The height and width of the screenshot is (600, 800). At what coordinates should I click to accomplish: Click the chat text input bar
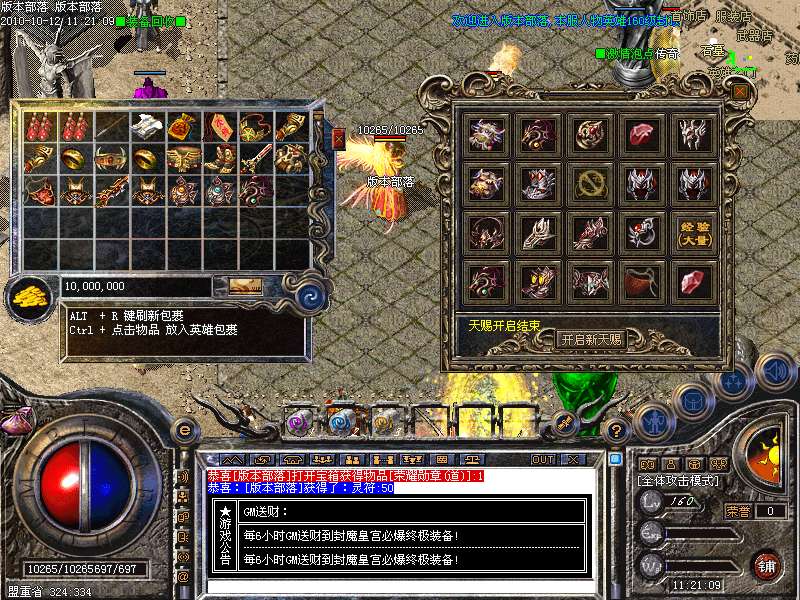(400, 586)
